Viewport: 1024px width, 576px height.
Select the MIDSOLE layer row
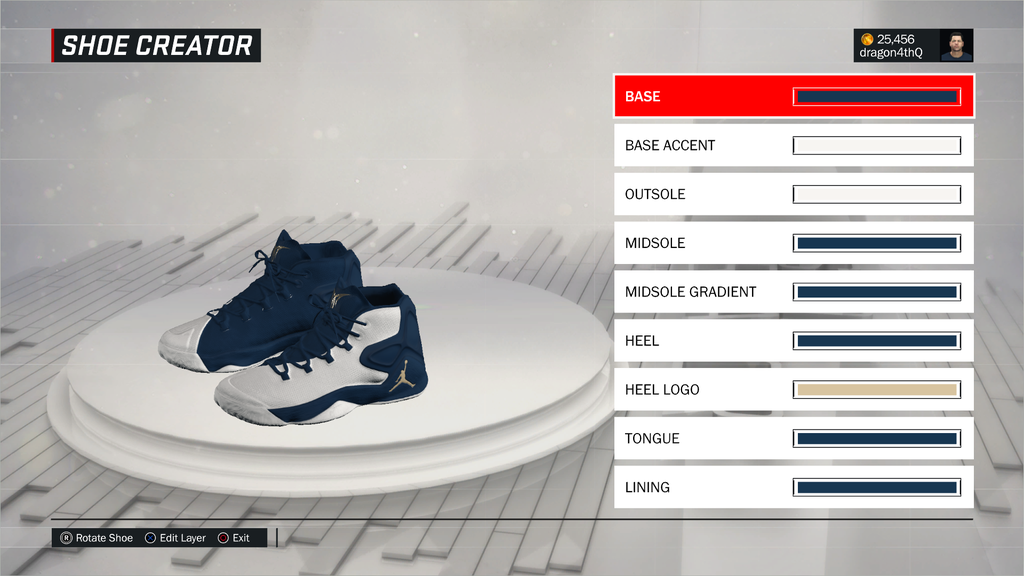(793, 243)
